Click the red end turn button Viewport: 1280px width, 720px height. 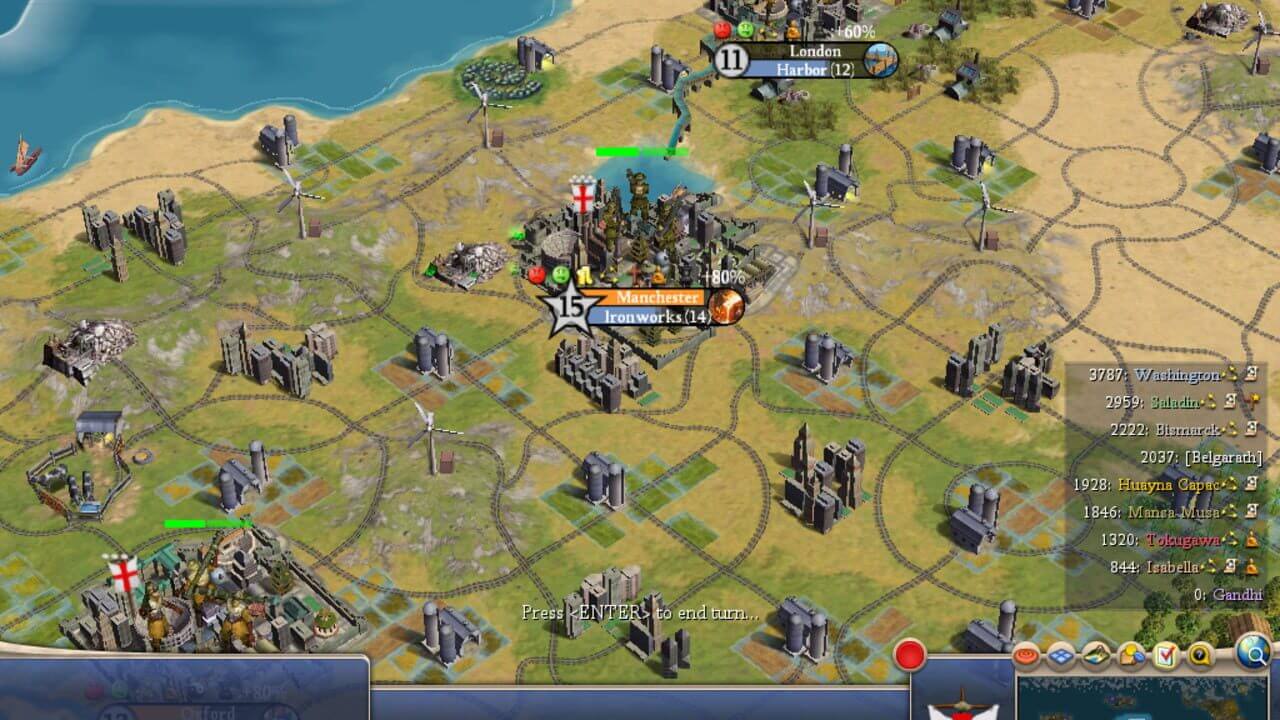(x=910, y=655)
